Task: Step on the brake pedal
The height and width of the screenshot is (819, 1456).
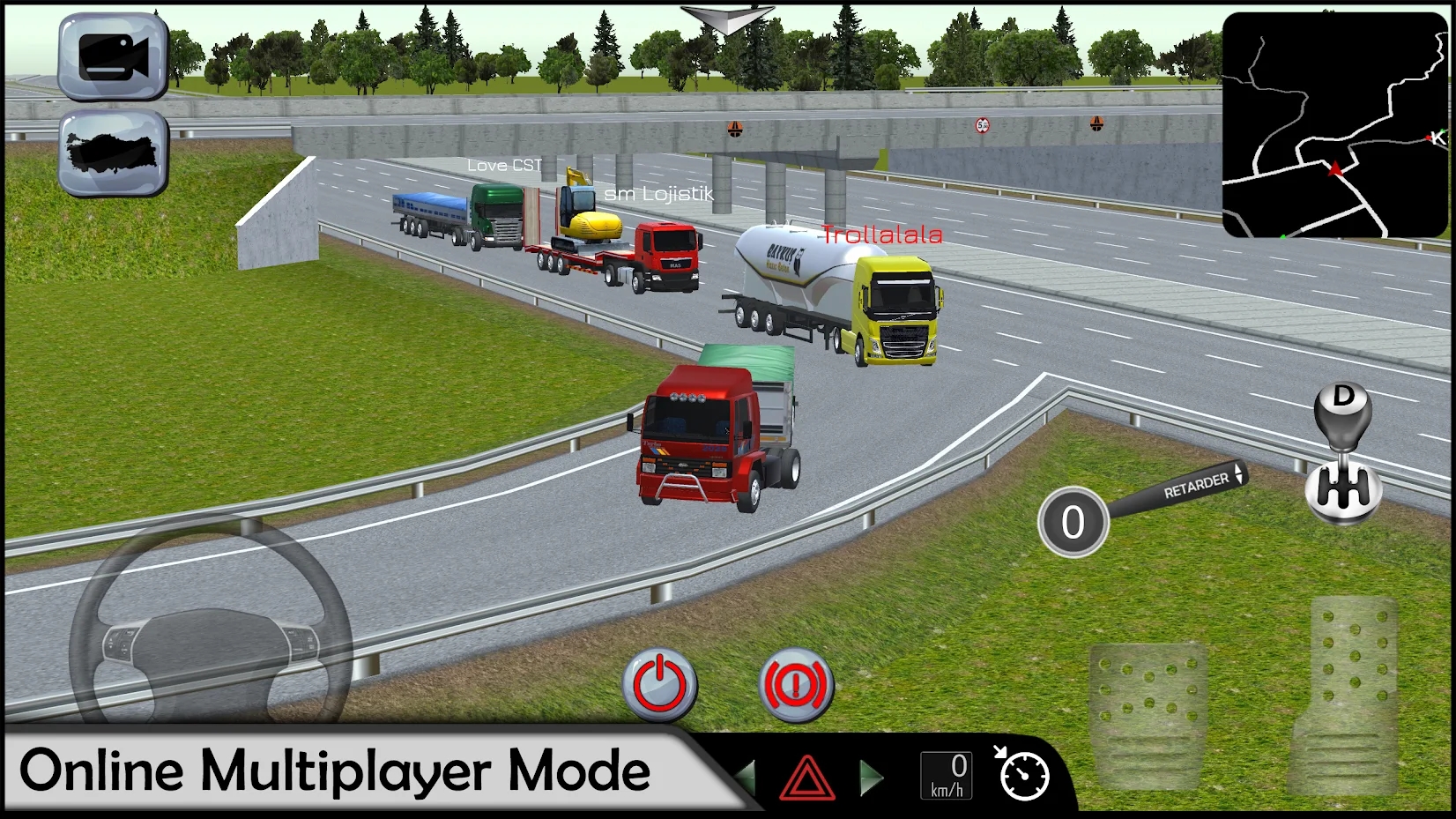Action: 1147,714
